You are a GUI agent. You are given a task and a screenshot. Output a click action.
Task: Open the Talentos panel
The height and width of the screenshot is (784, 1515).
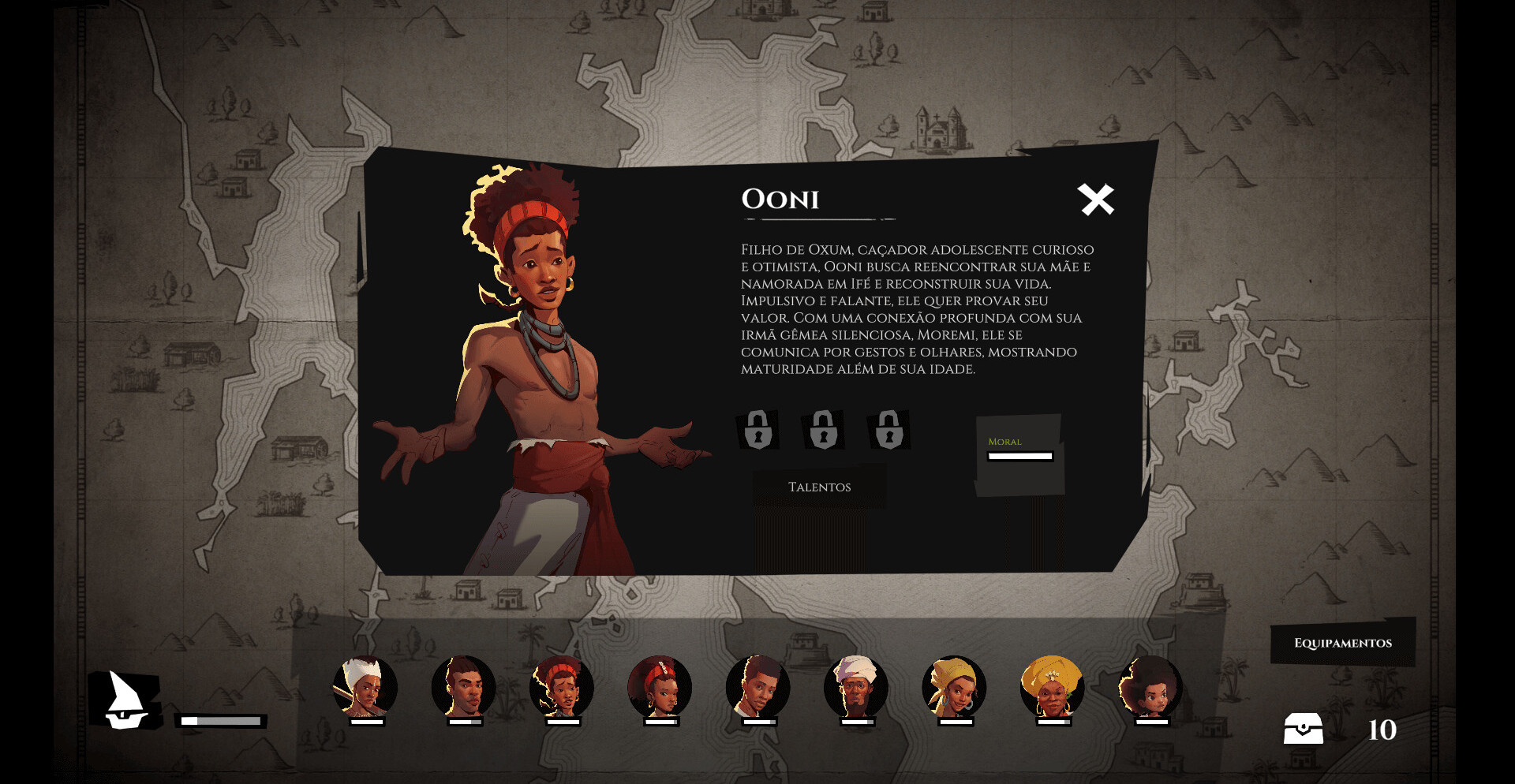819,487
